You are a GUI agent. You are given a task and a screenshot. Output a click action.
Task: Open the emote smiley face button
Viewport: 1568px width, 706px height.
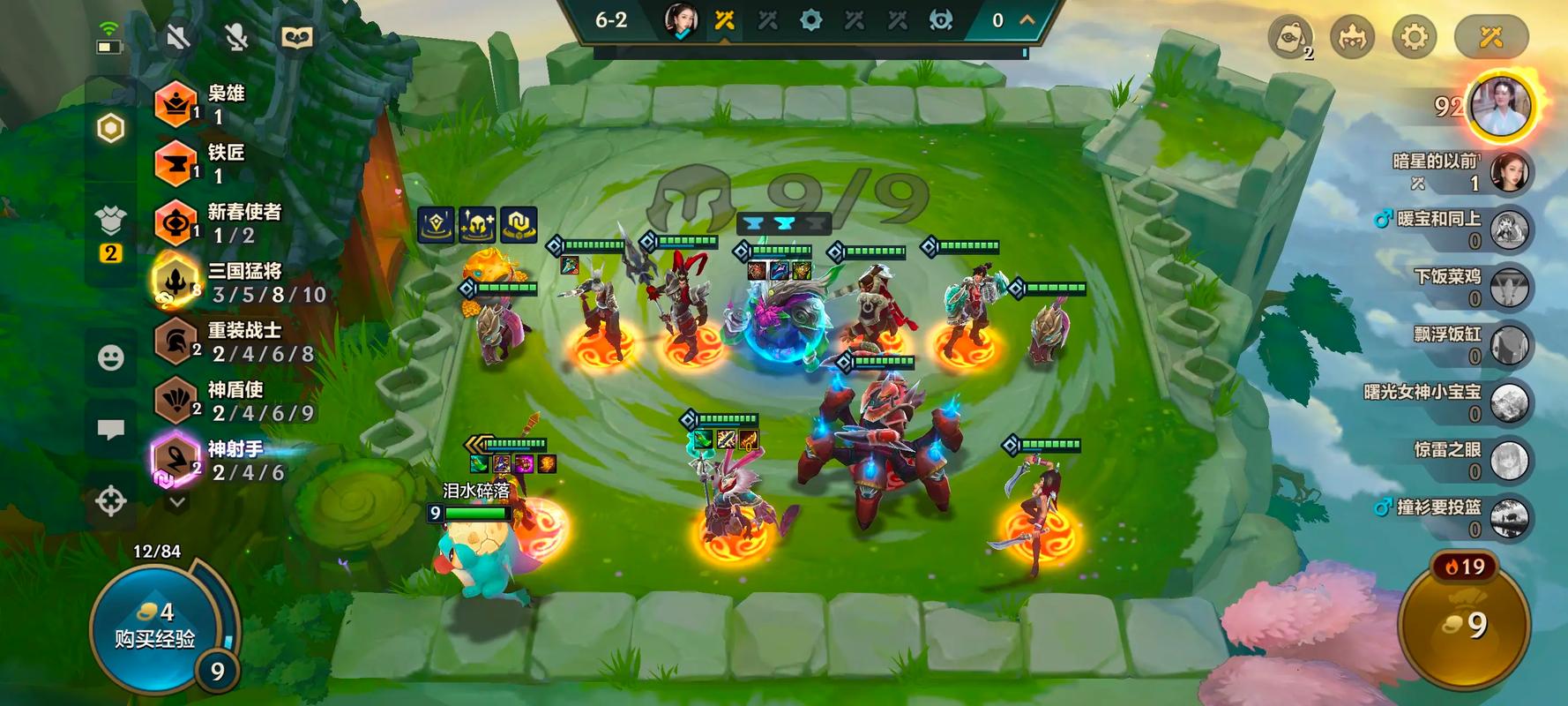pos(110,357)
